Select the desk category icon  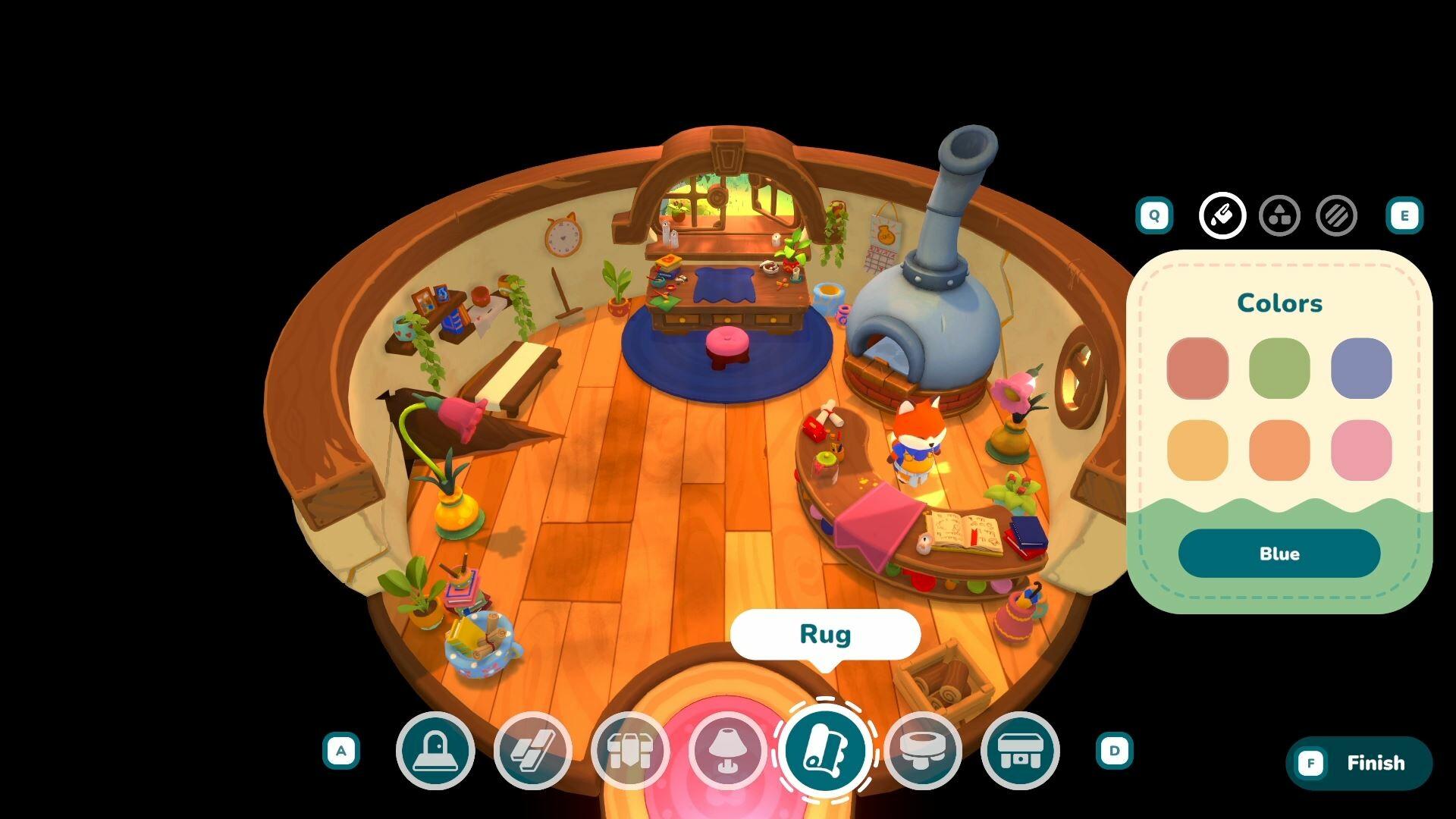[x=1020, y=751]
